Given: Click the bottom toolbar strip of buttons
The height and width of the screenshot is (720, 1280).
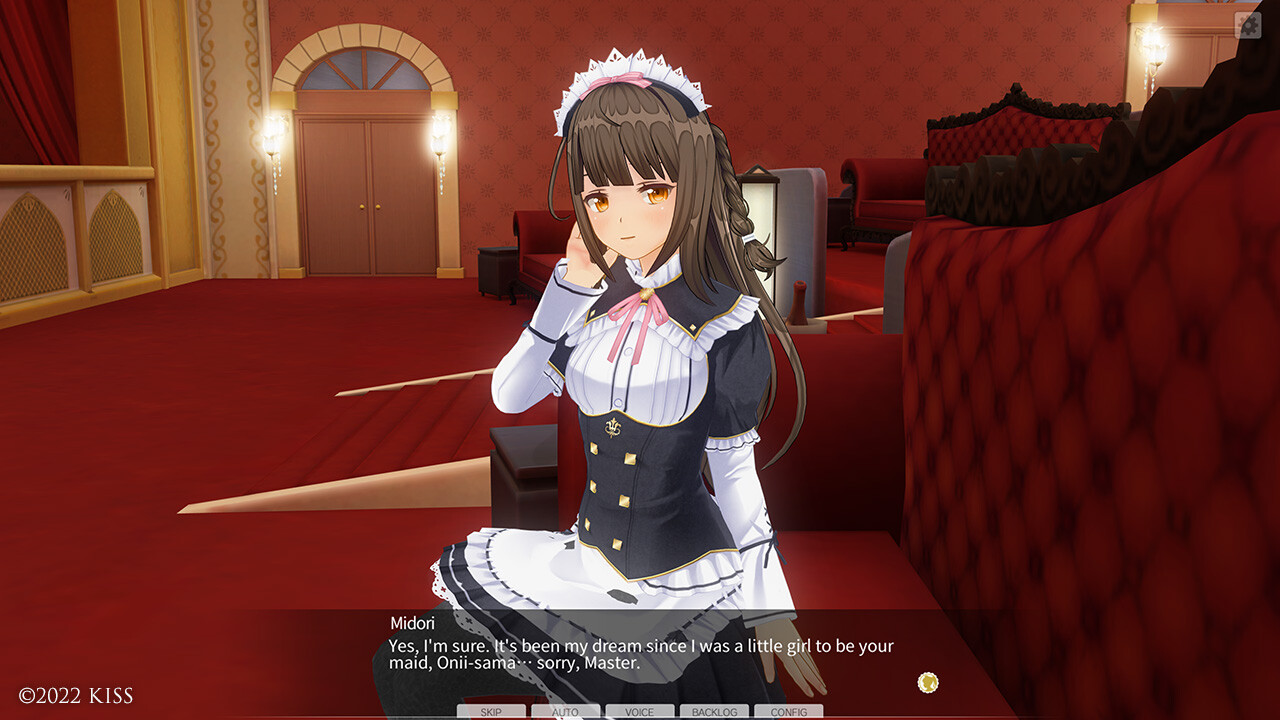Looking at the screenshot, I should 640,712.
